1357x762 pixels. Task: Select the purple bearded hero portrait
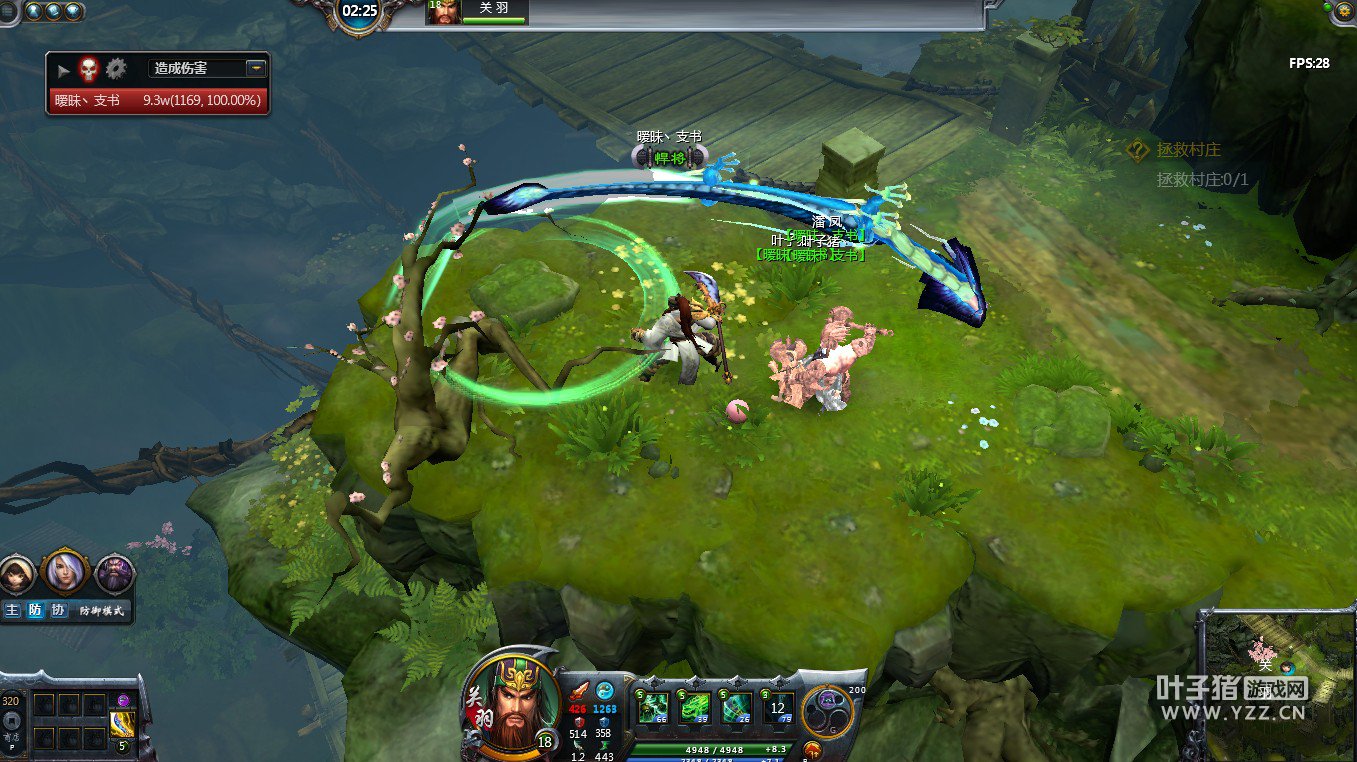(x=114, y=574)
